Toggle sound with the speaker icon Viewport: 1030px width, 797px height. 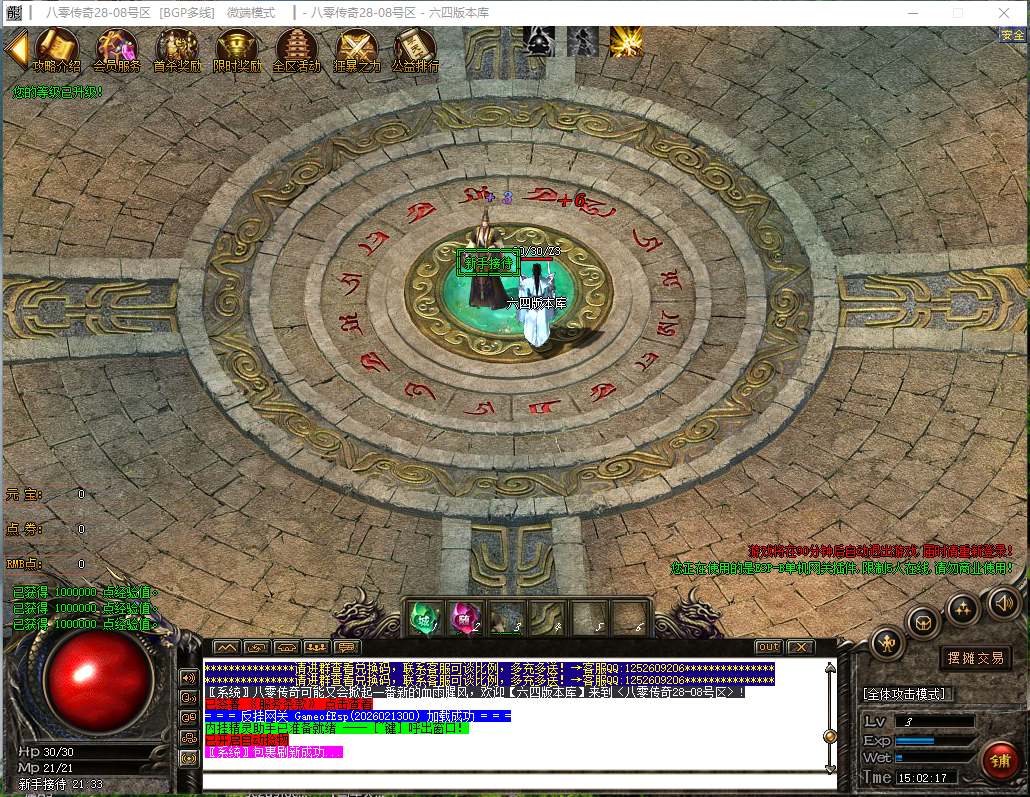pyautogui.click(x=1002, y=602)
